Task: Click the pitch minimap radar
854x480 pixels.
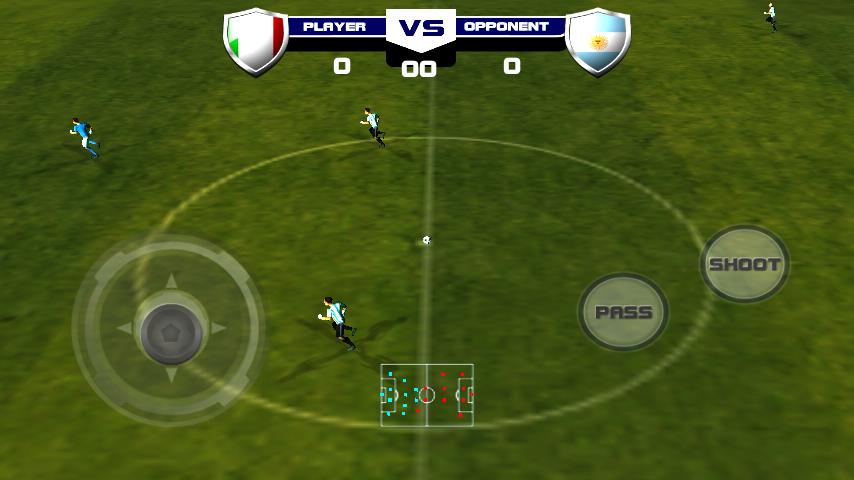Action: (427, 395)
